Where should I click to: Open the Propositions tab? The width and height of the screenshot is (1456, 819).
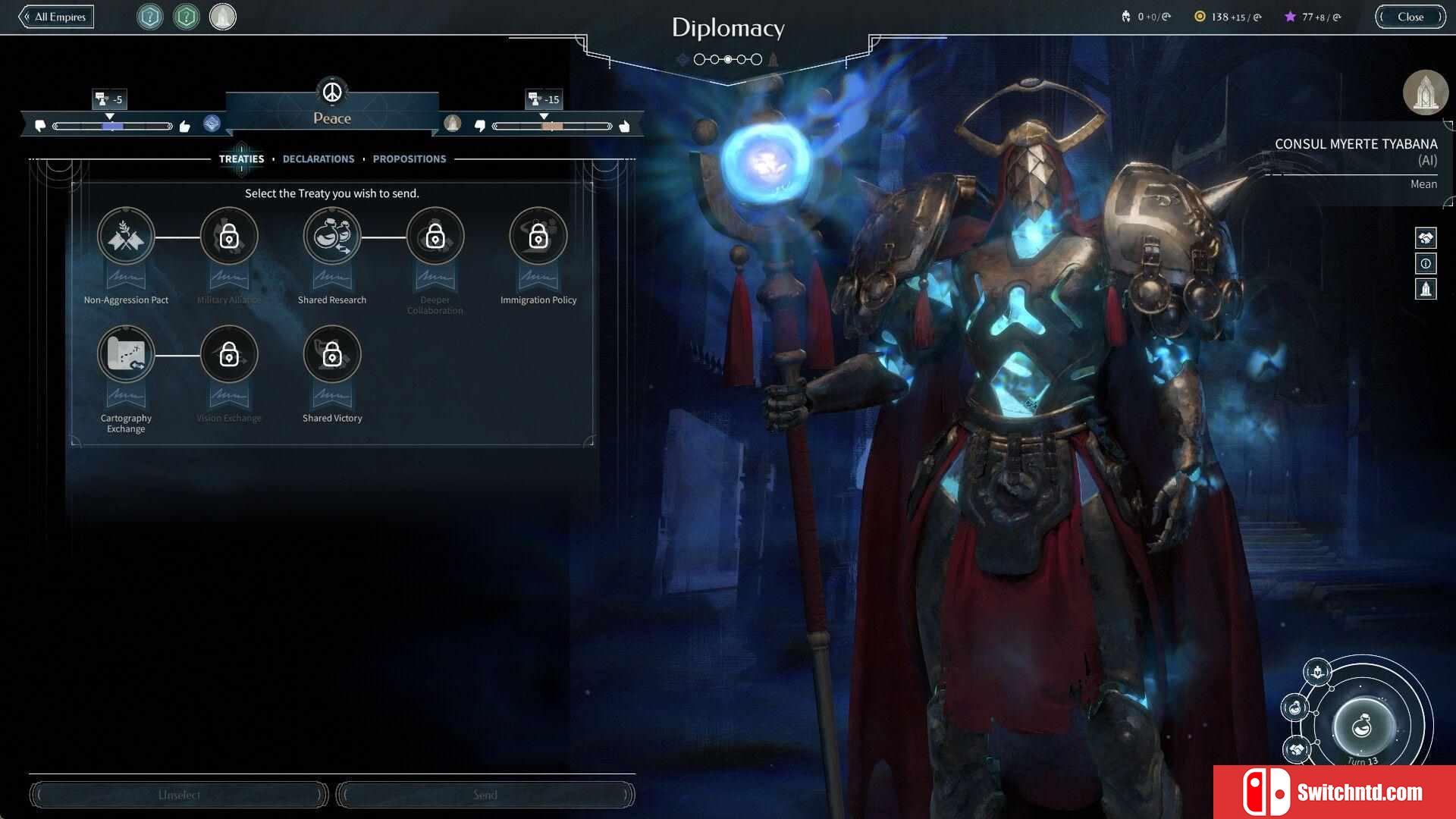(409, 159)
